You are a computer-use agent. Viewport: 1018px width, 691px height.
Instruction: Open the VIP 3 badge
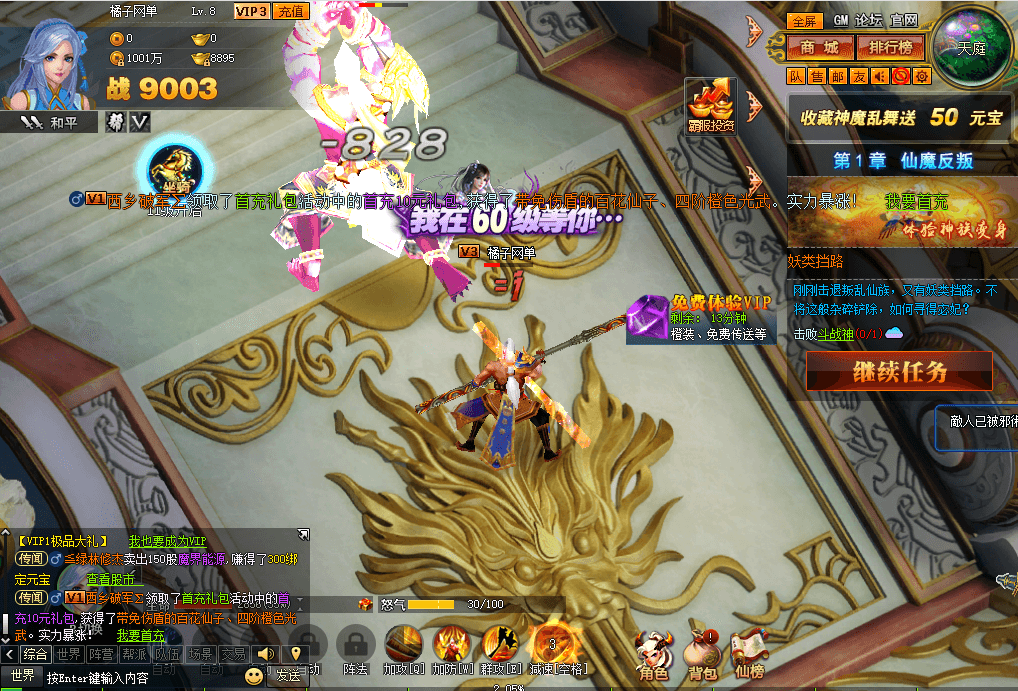[x=250, y=11]
